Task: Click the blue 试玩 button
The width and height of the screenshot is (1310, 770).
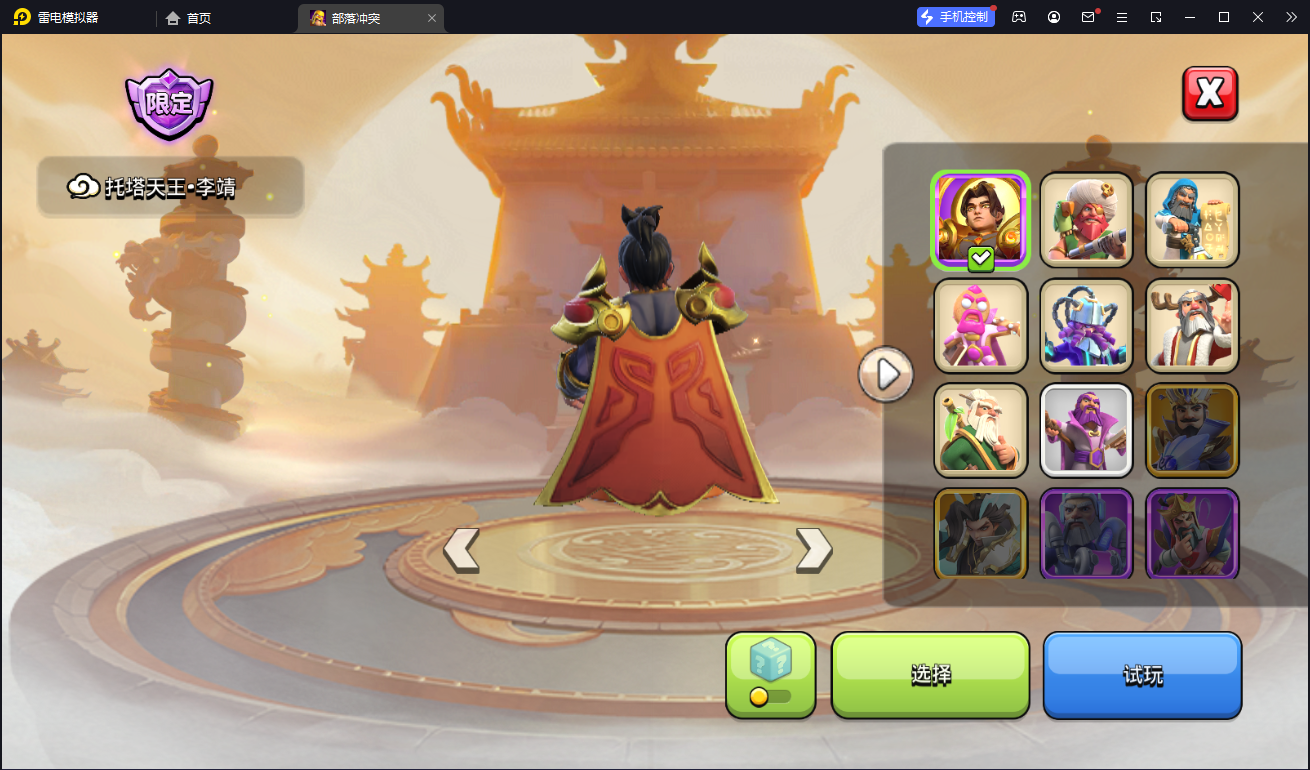Action: click(1142, 675)
